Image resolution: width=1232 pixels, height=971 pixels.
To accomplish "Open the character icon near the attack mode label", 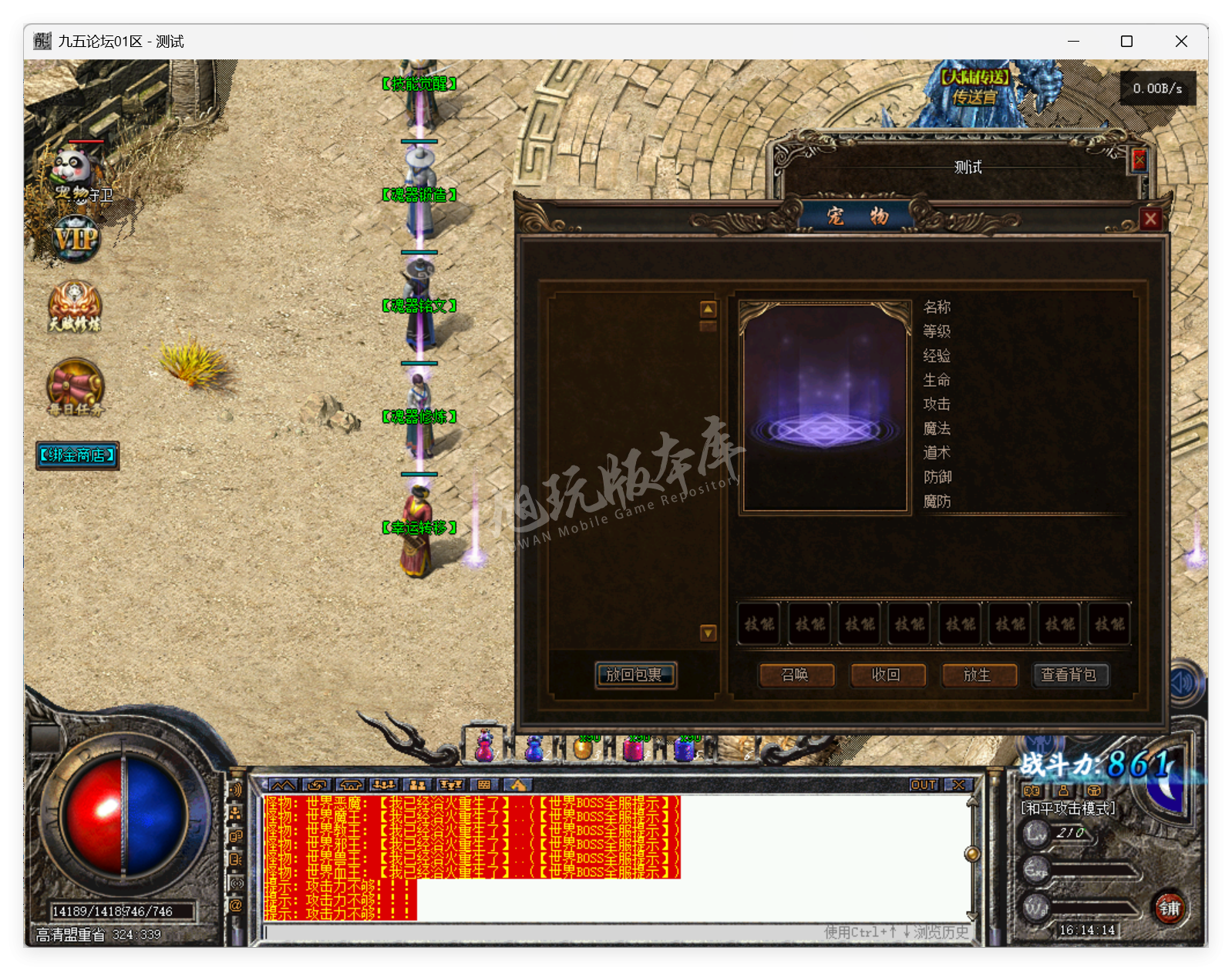I will (x=1065, y=791).
